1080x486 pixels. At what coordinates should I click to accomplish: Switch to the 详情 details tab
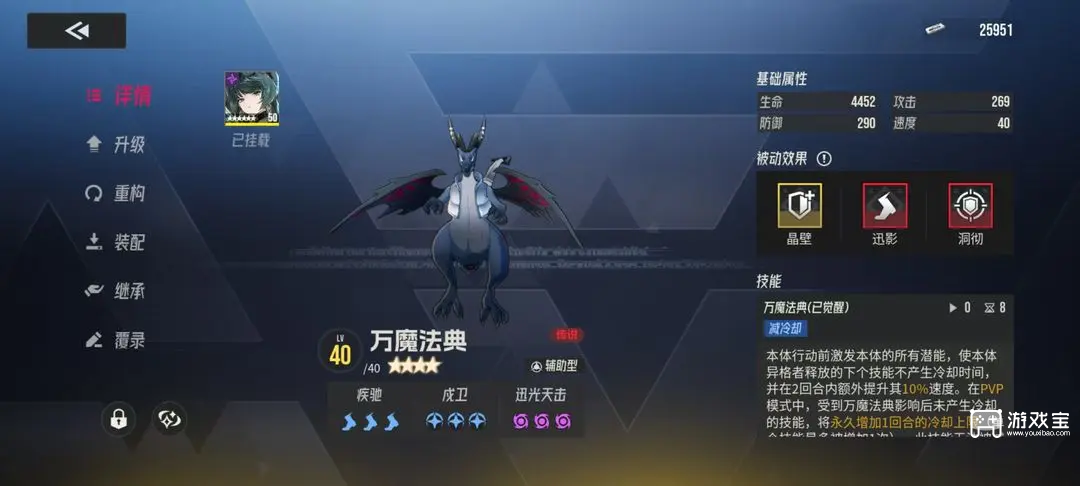click(120, 96)
